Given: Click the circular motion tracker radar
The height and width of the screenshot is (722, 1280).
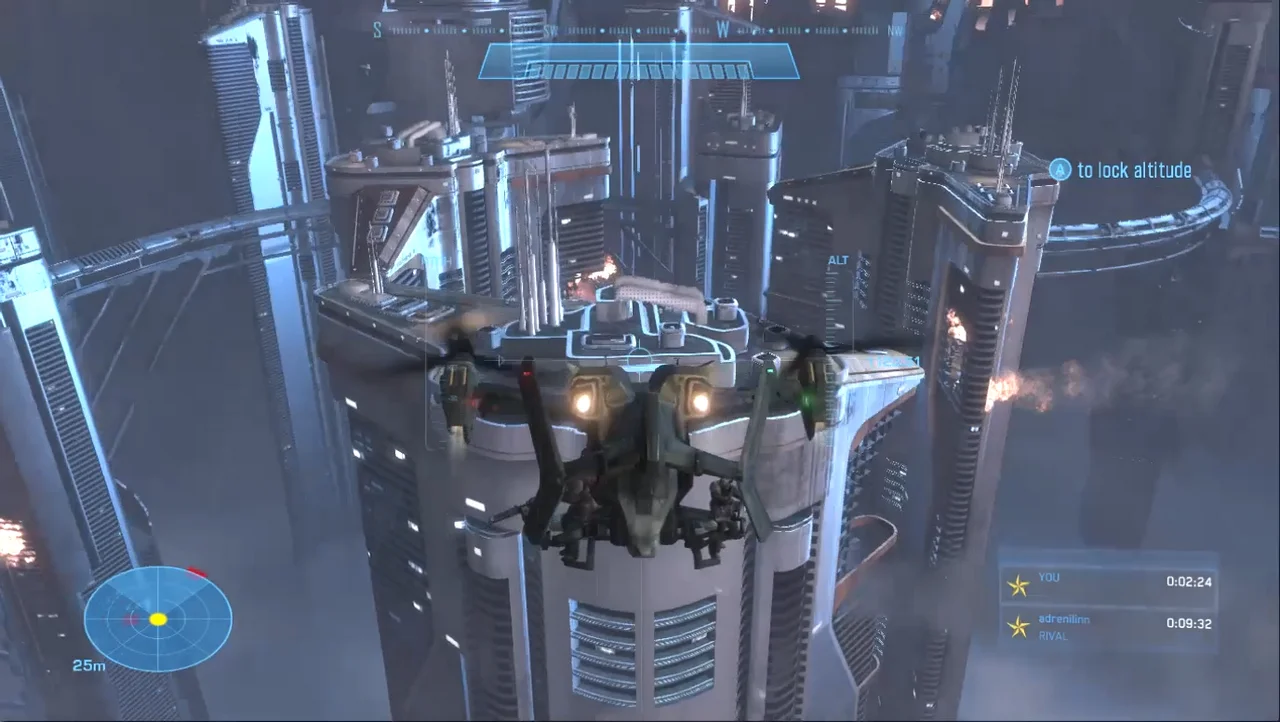Looking at the screenshot, I should (x=158, y=618).
